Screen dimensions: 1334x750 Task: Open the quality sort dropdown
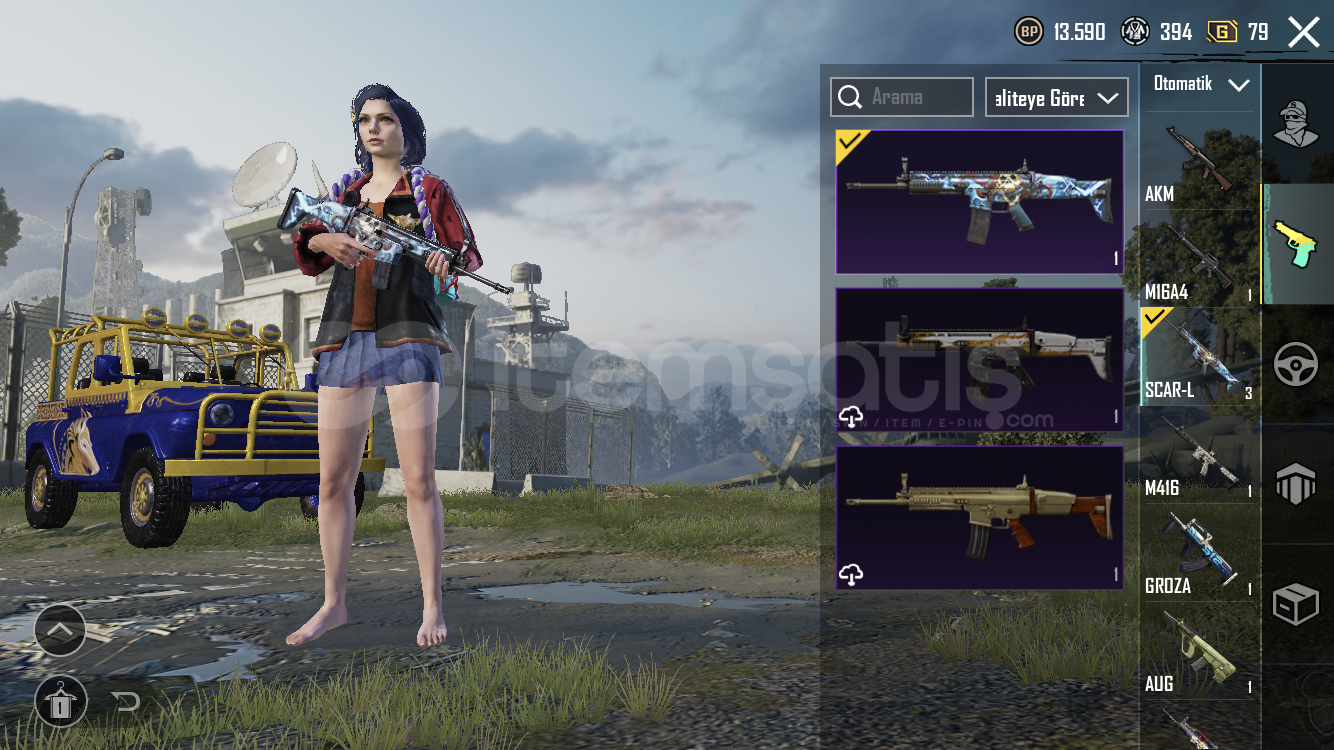click(1056, 97)
